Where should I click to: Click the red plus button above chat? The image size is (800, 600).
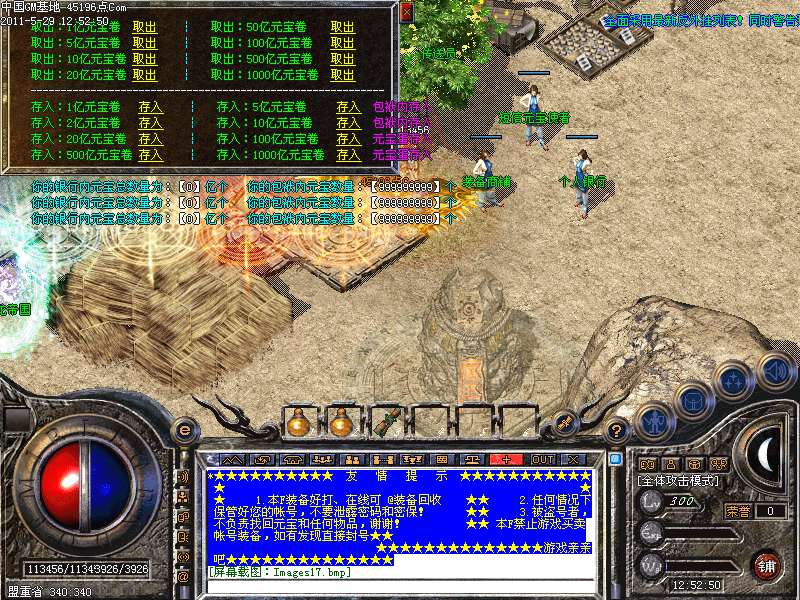(x=507, y=459)
